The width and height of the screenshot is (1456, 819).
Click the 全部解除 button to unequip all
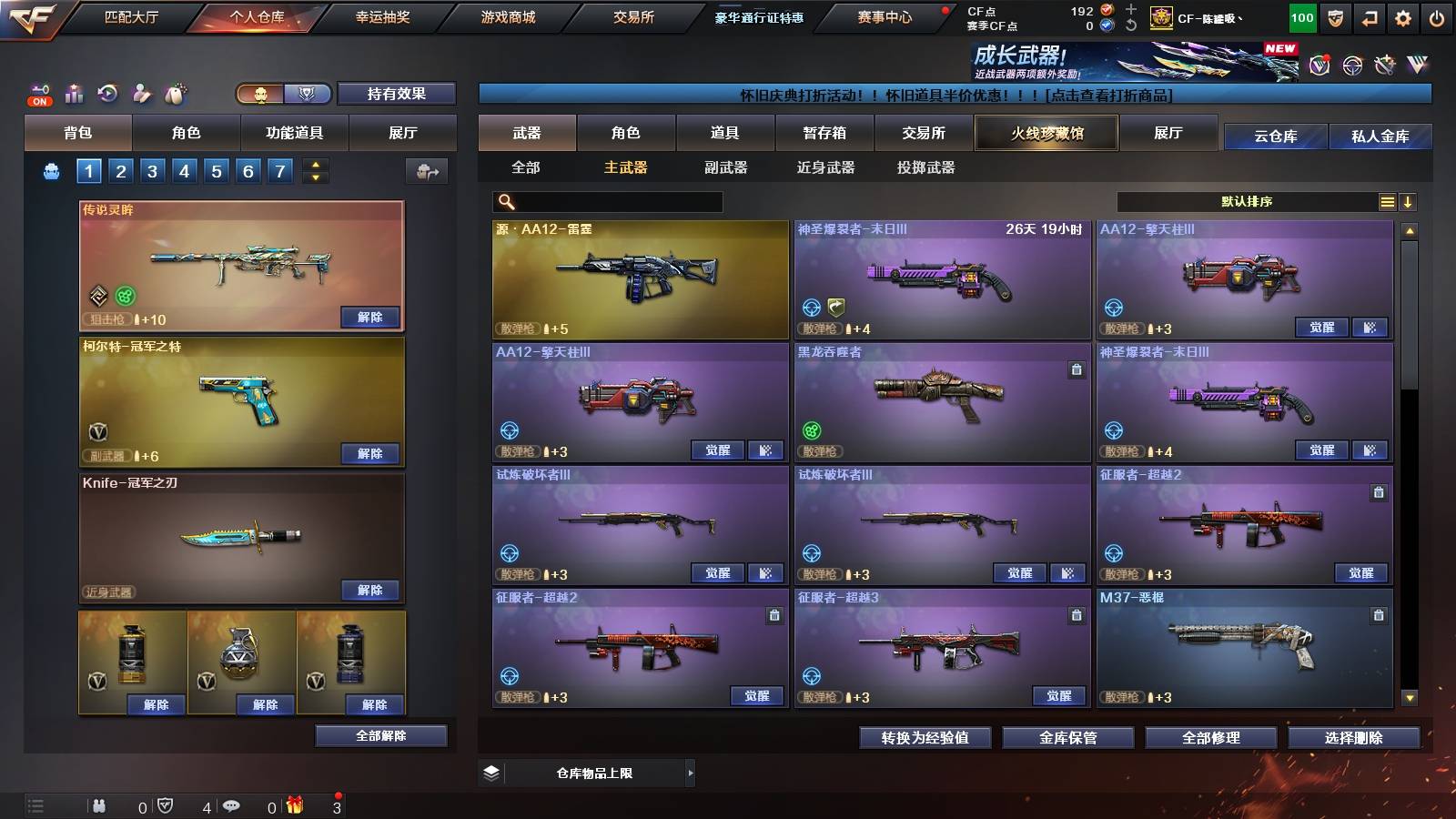(x=380, y=735)
